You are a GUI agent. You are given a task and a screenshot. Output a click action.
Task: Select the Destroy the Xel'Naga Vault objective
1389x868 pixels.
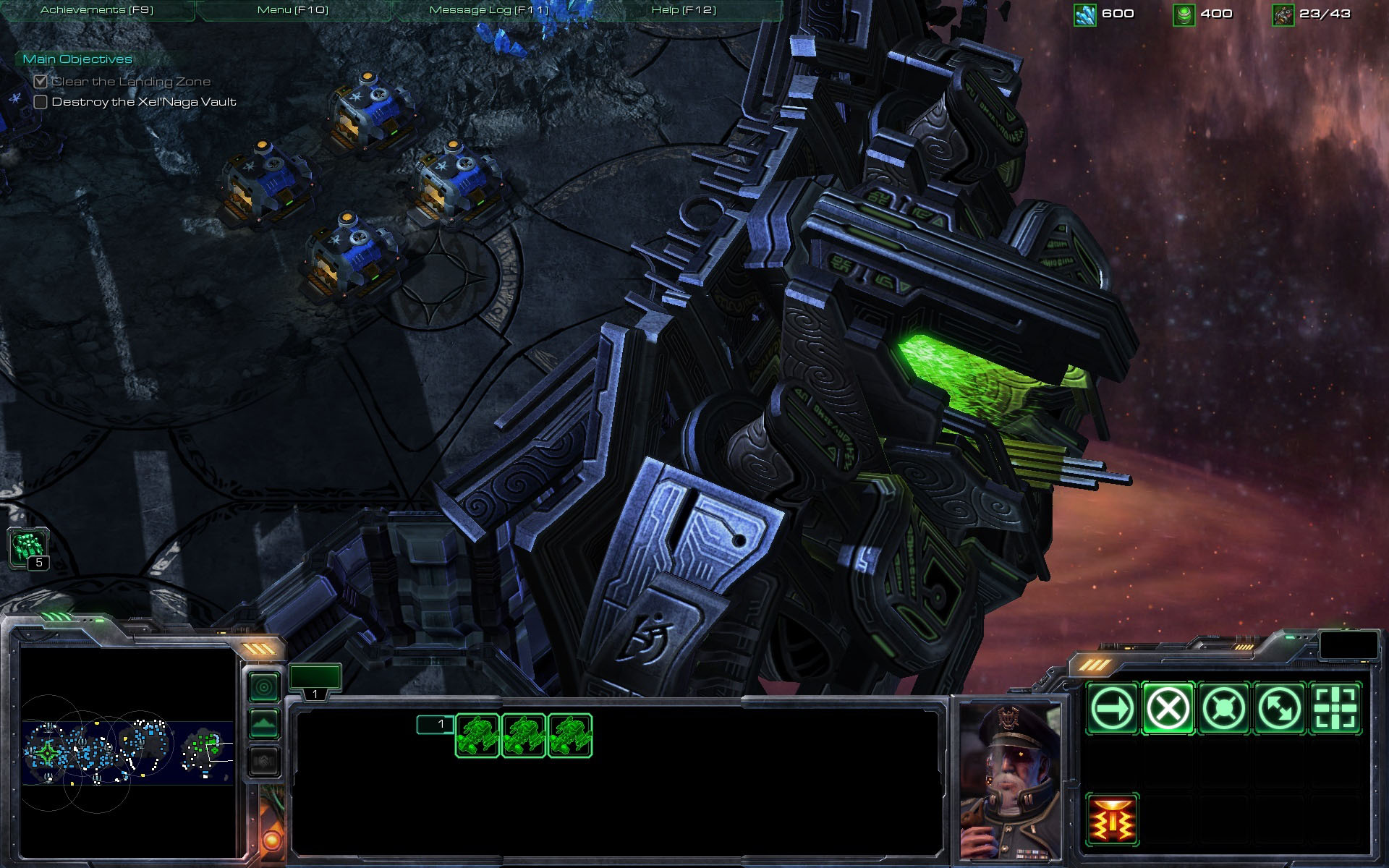click(144, 102)
